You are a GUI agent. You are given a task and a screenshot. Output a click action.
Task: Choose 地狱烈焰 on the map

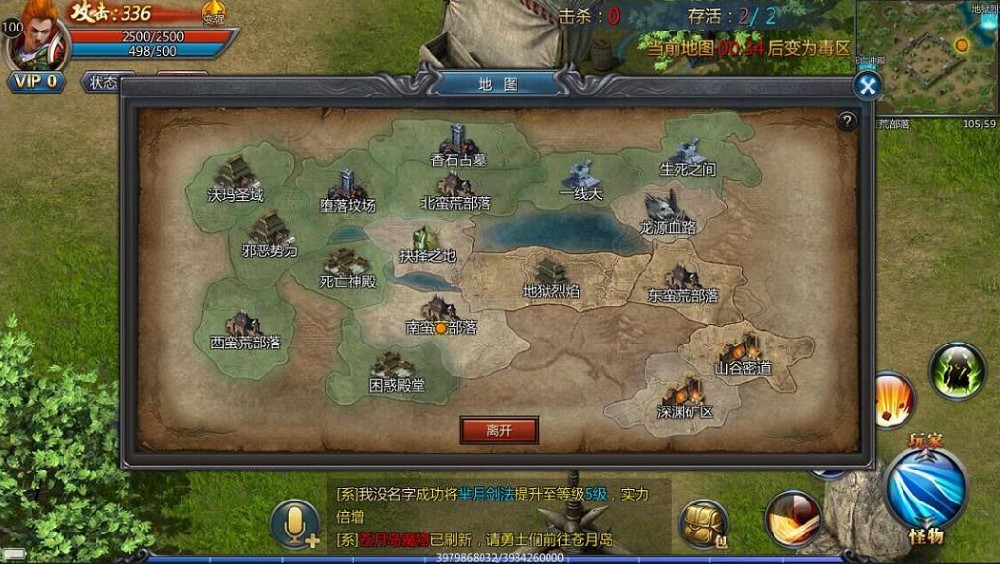pos(551,278)
